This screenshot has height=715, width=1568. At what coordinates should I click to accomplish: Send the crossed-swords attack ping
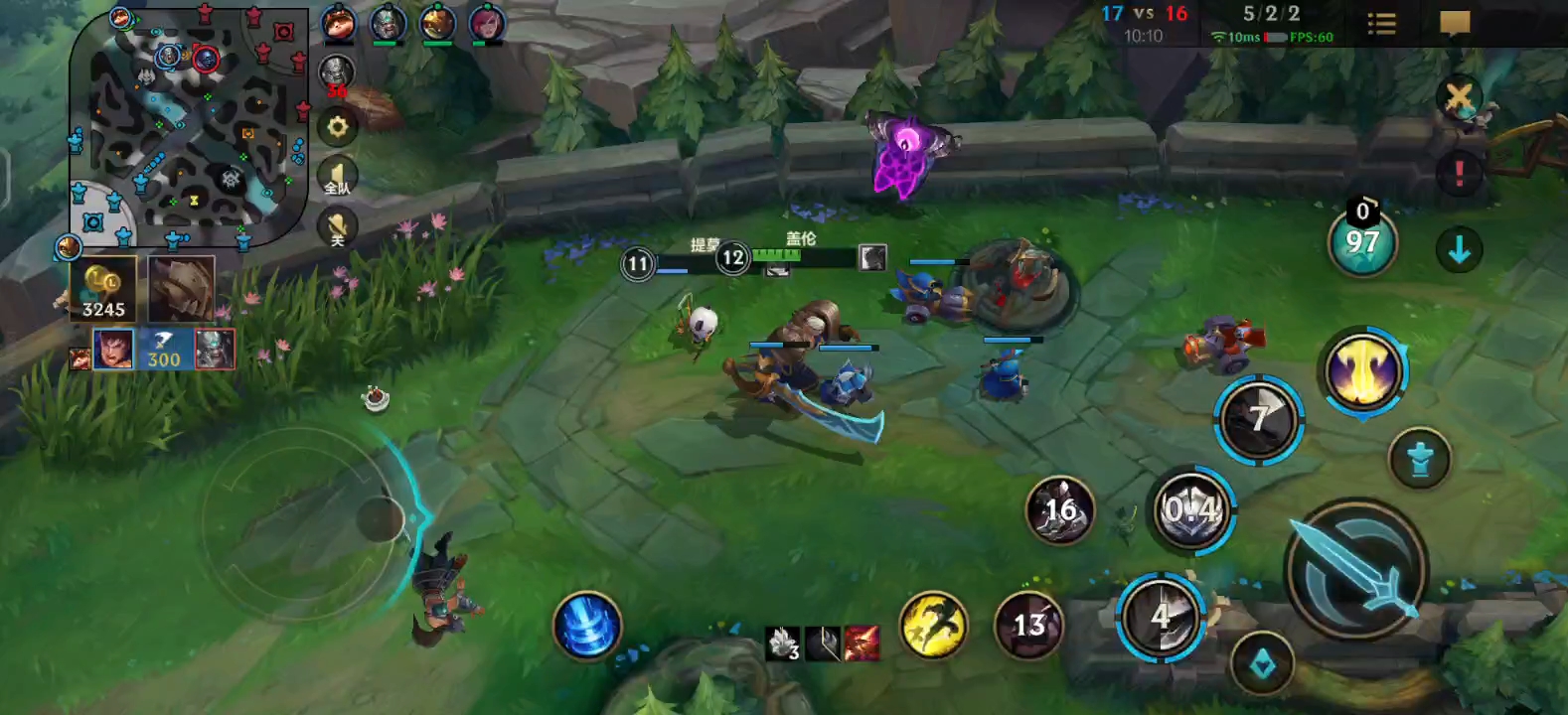[1459, 98]
